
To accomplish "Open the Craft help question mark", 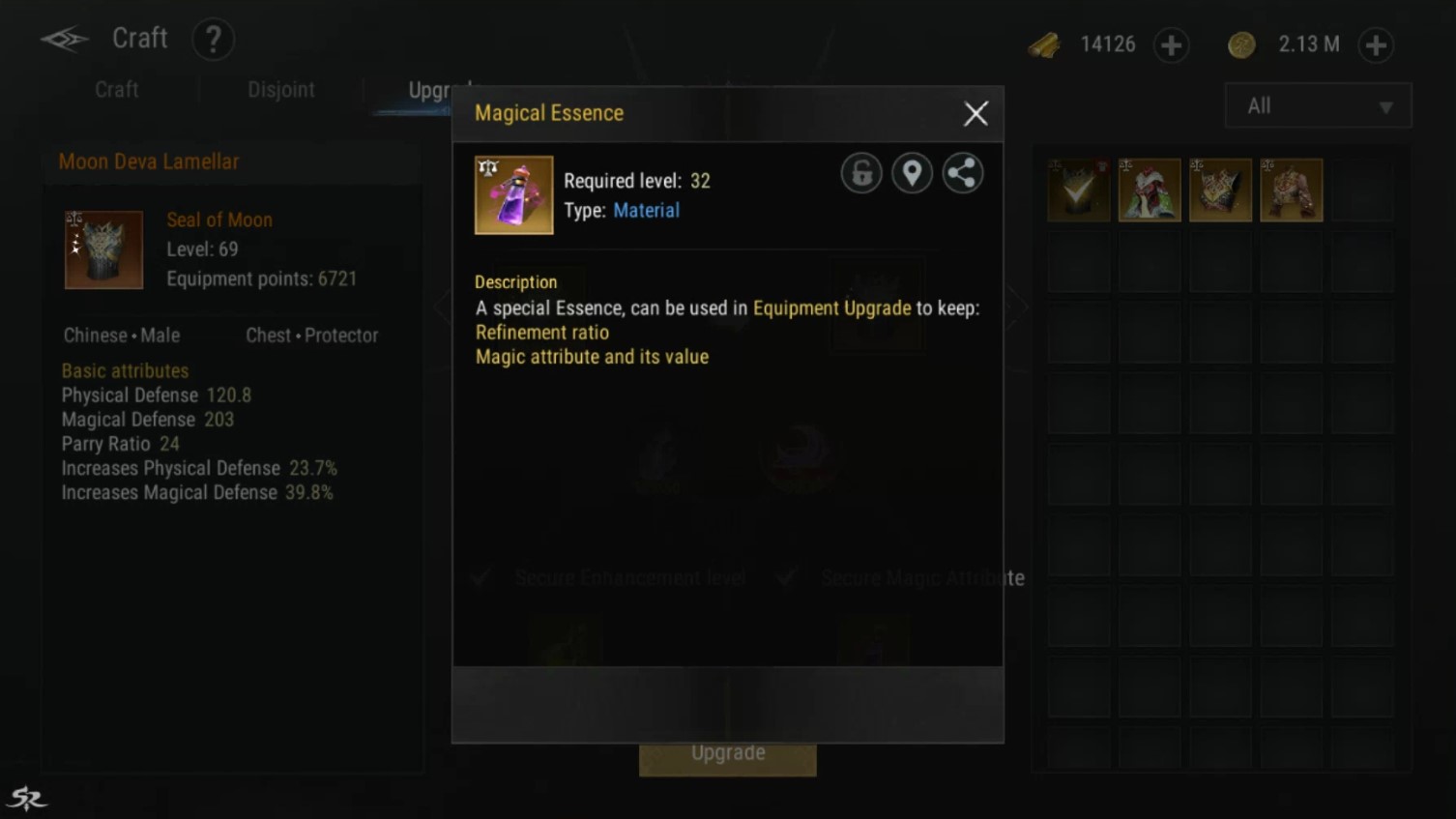I will [213, 40].
